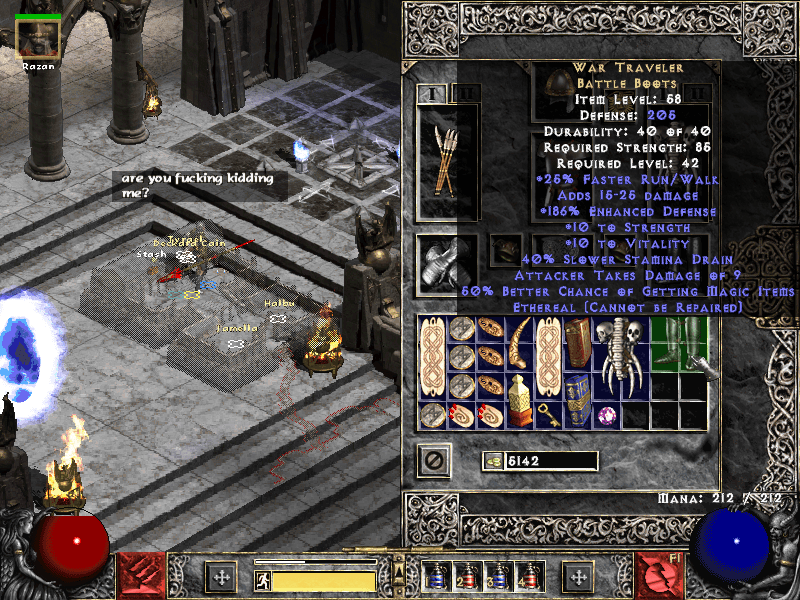The image size is (800, 600).
Task: Pick up the purple gem
Action: [x=606, y=413]
